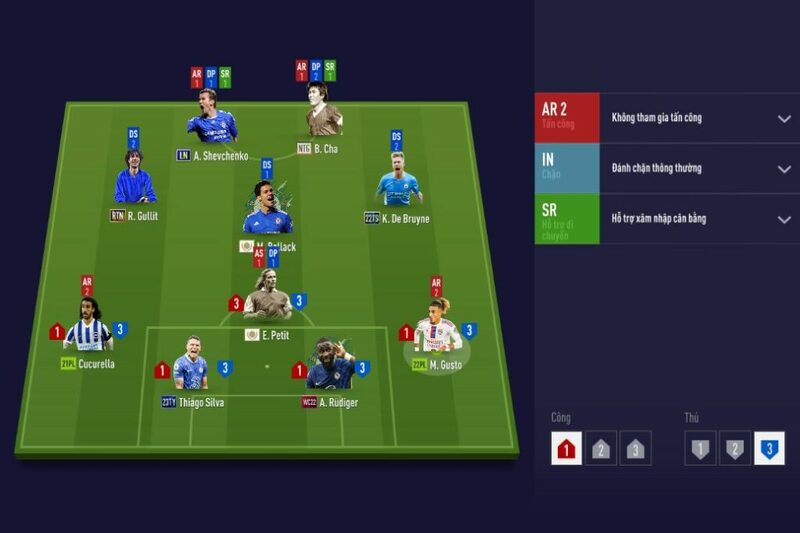This screenshot has width=800, height=533.
Task: Select Thiago Silva's player card
Action: pos(191,367)
